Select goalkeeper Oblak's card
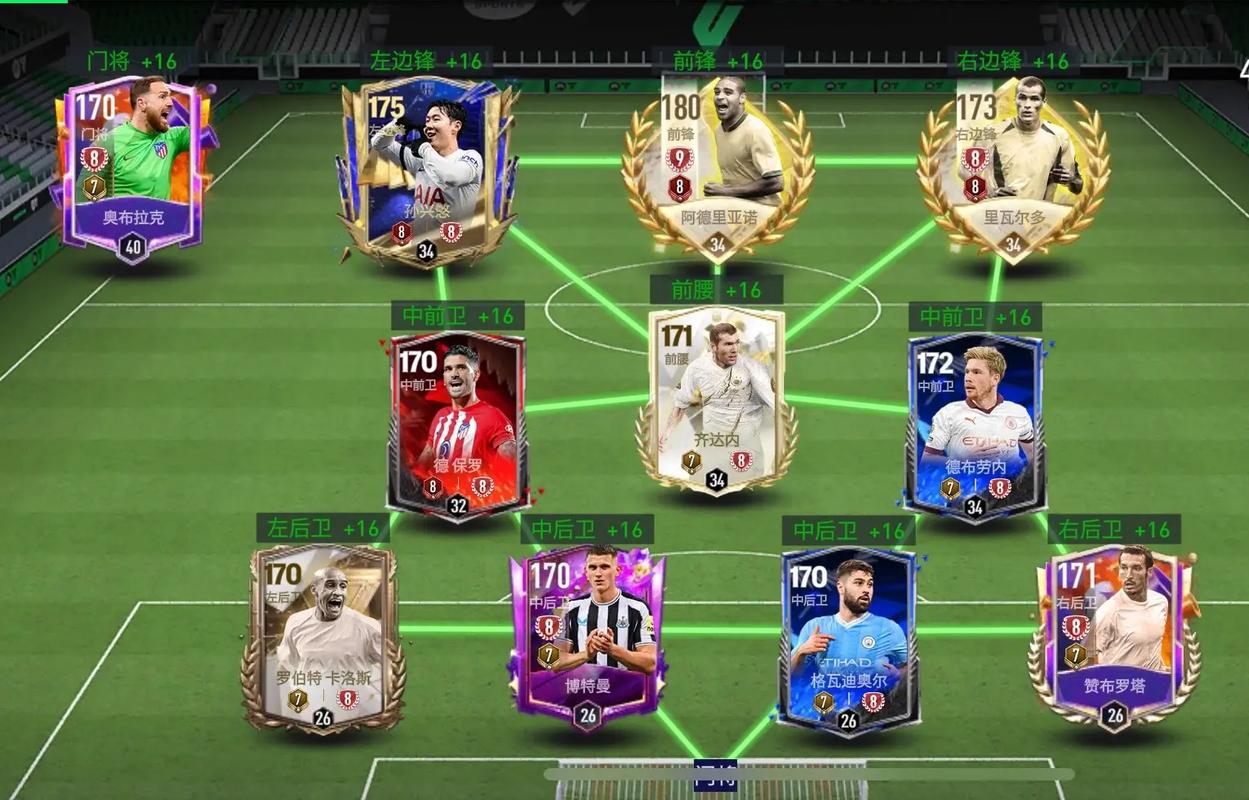 [133, 165]
